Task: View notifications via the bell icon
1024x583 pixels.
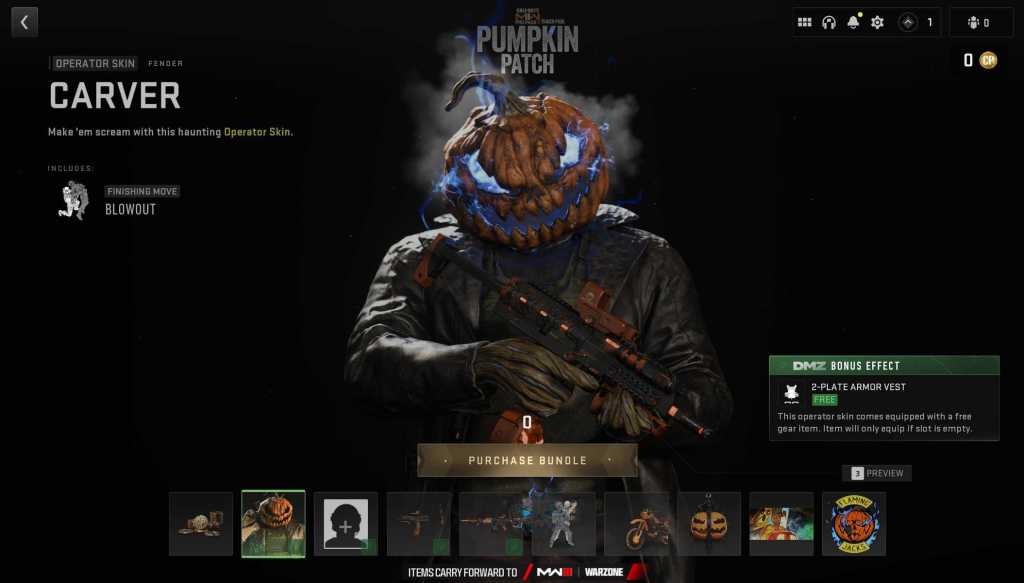Action: (853, 22)
